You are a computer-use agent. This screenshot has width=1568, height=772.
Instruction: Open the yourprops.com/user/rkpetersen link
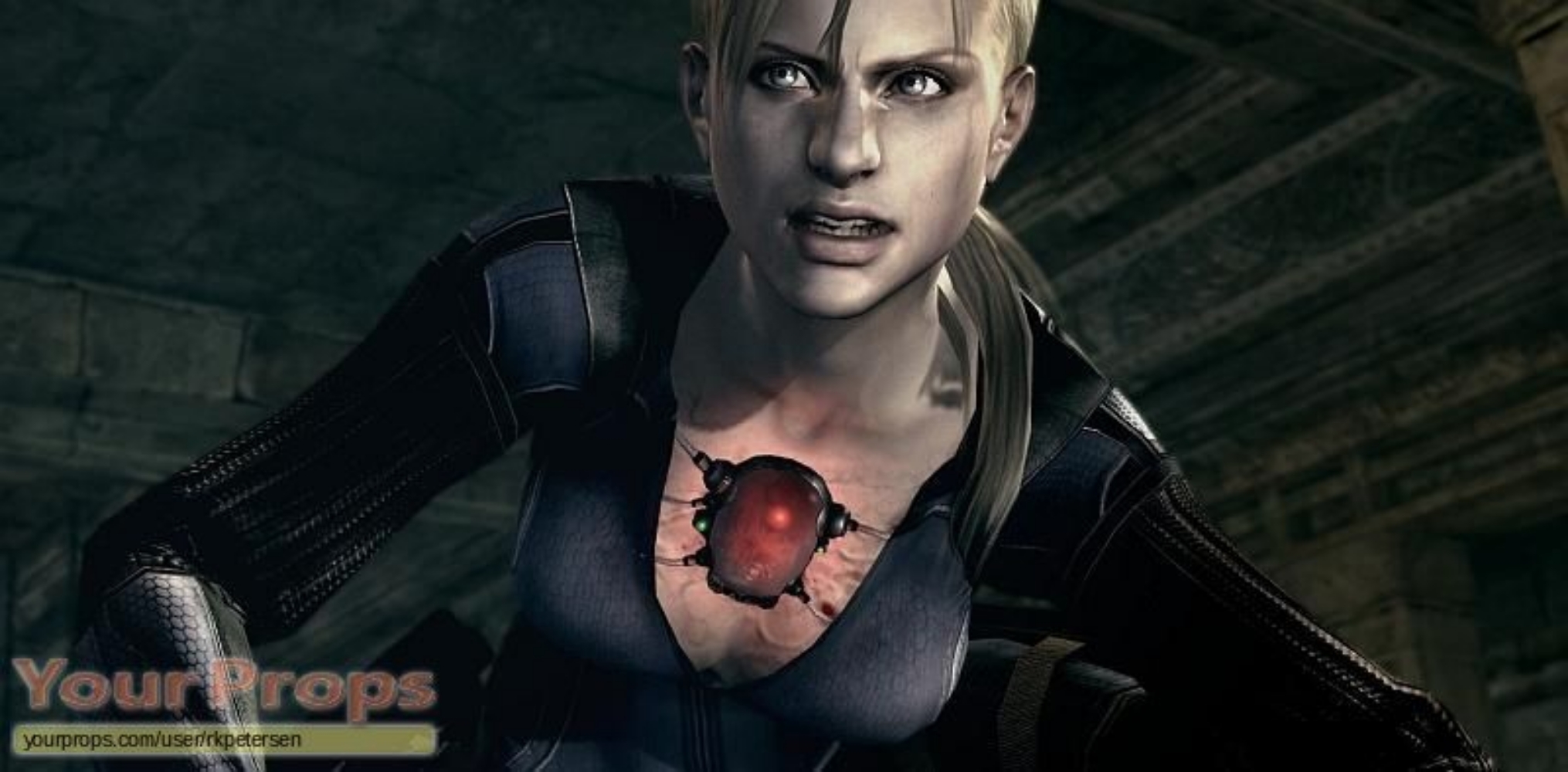coord(162,741)
